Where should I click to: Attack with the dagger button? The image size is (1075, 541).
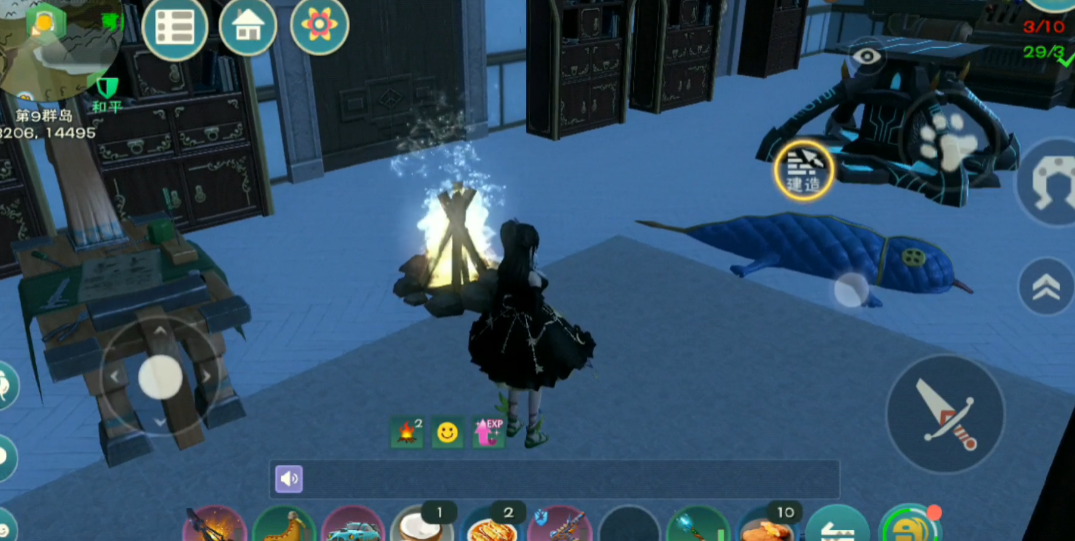click(x=945, y=413)
